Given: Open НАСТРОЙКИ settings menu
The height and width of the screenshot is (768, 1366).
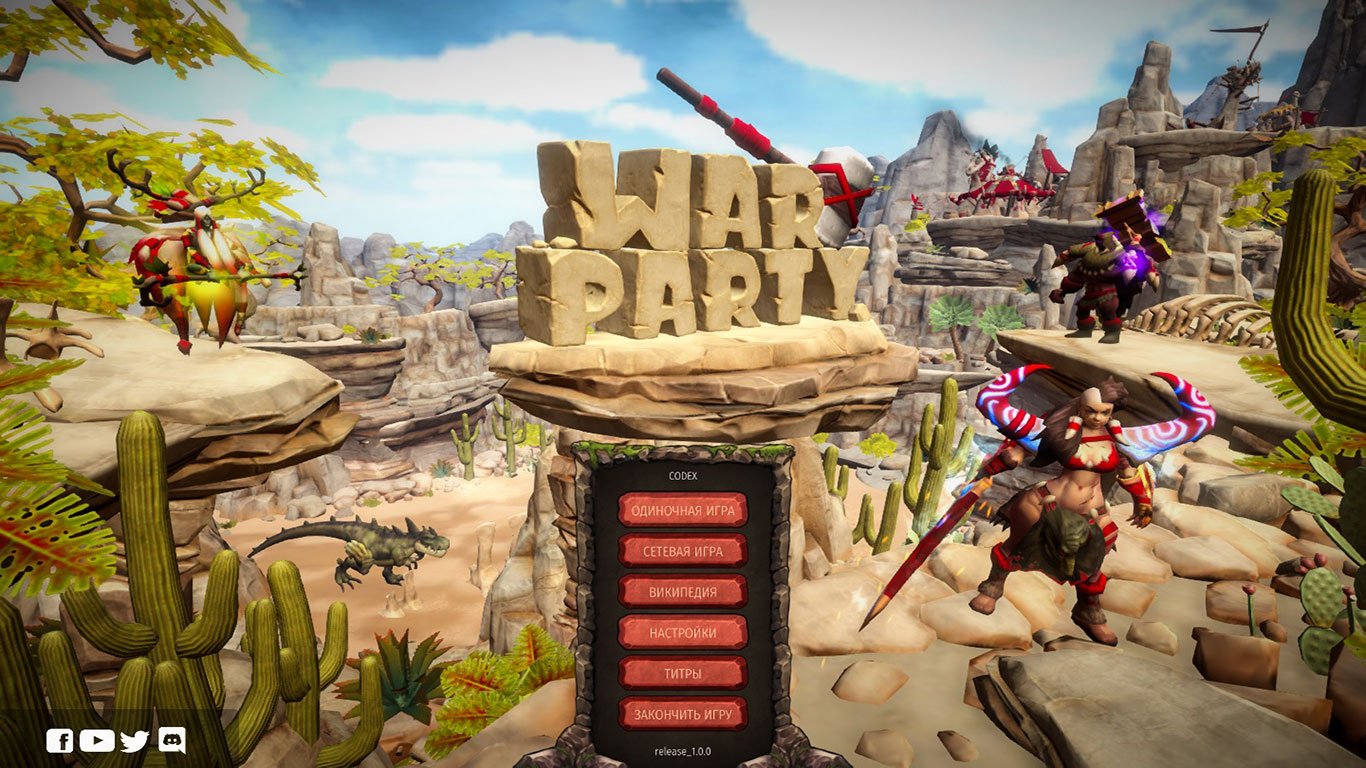Looking at the screenshot, I should (683, 631).
